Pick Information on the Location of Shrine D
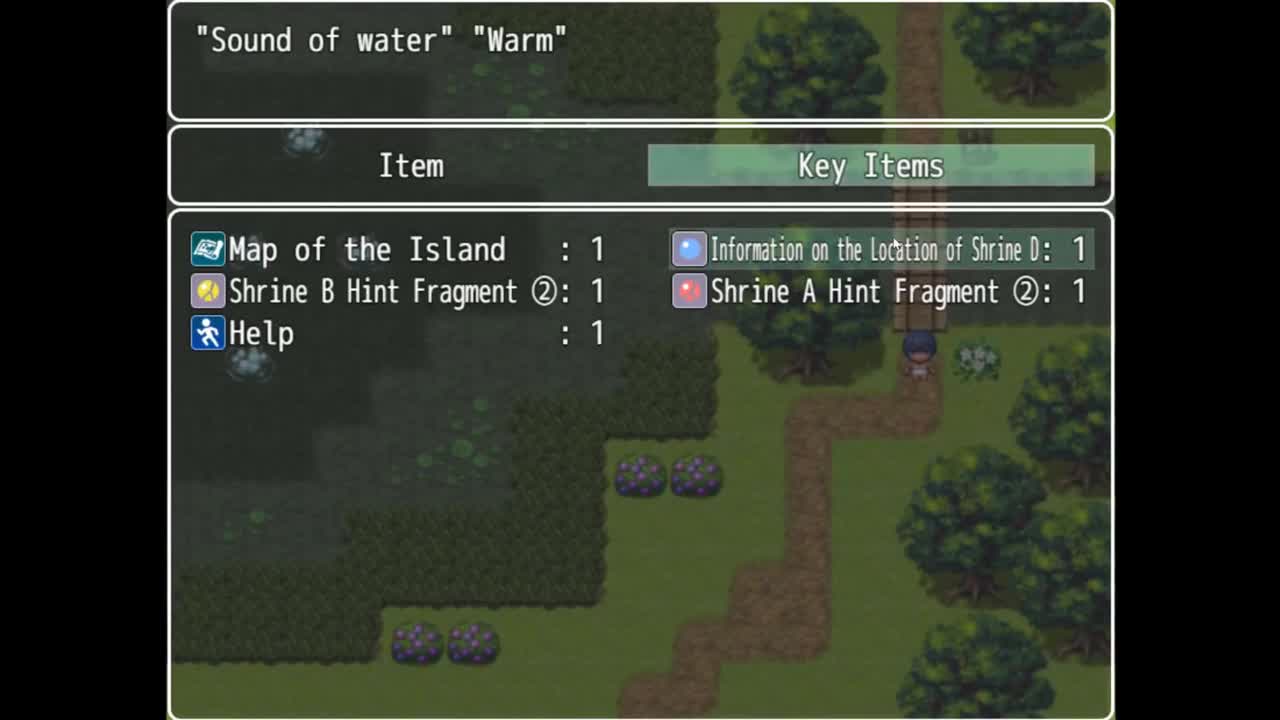Viewport: 1280px width, 720px height. pyautogui.click(x=880, y=249)
